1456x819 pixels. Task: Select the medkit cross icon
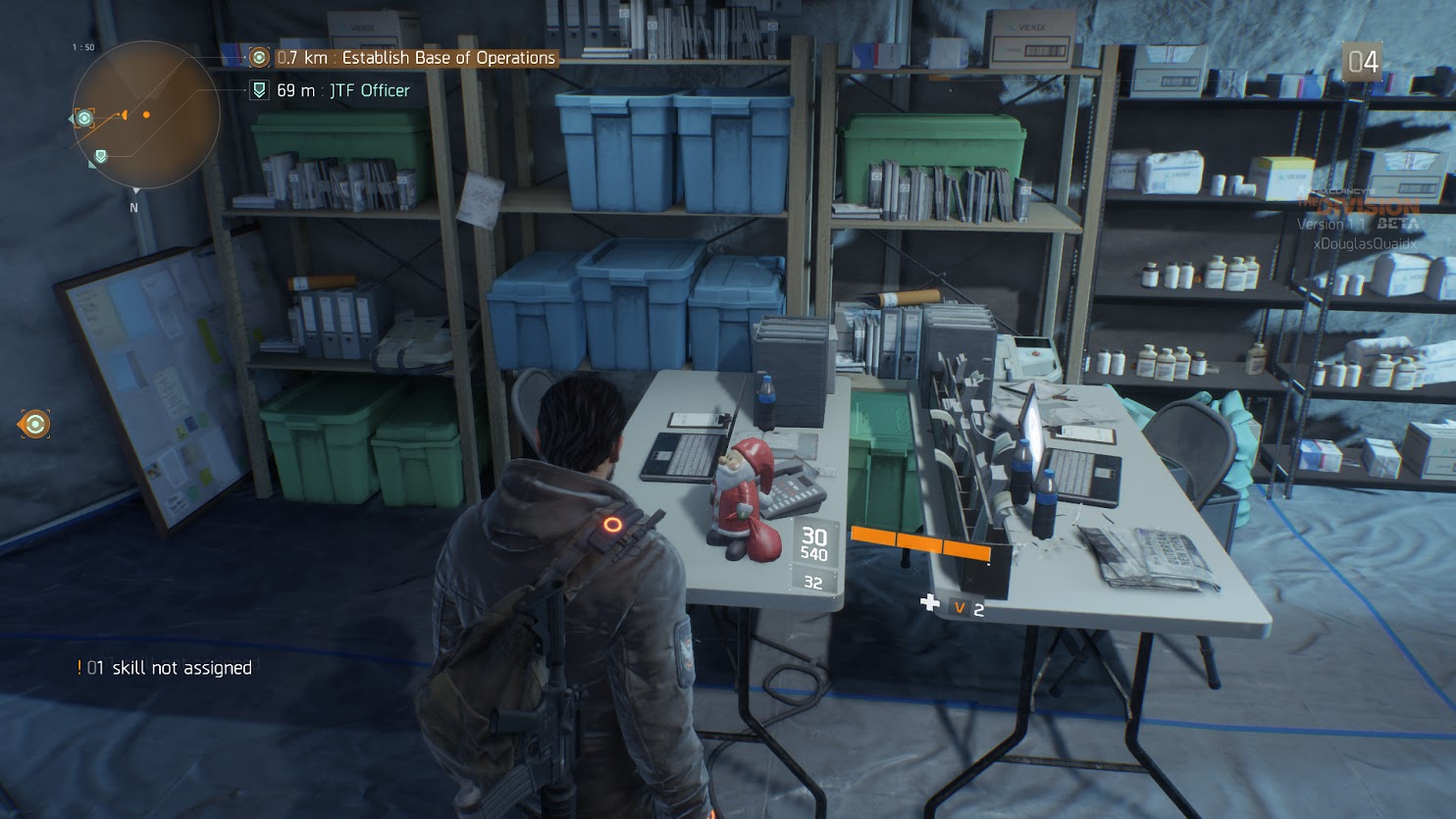coord(929,602)
